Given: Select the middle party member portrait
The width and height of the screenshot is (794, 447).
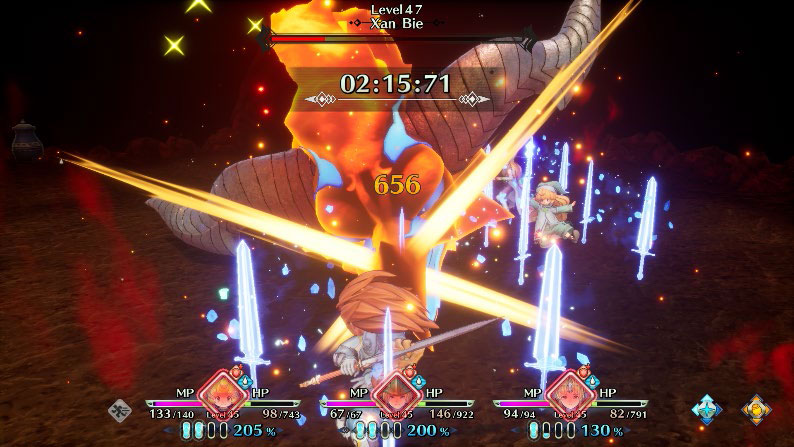Looking at the screenshot, I should [395, 393].
